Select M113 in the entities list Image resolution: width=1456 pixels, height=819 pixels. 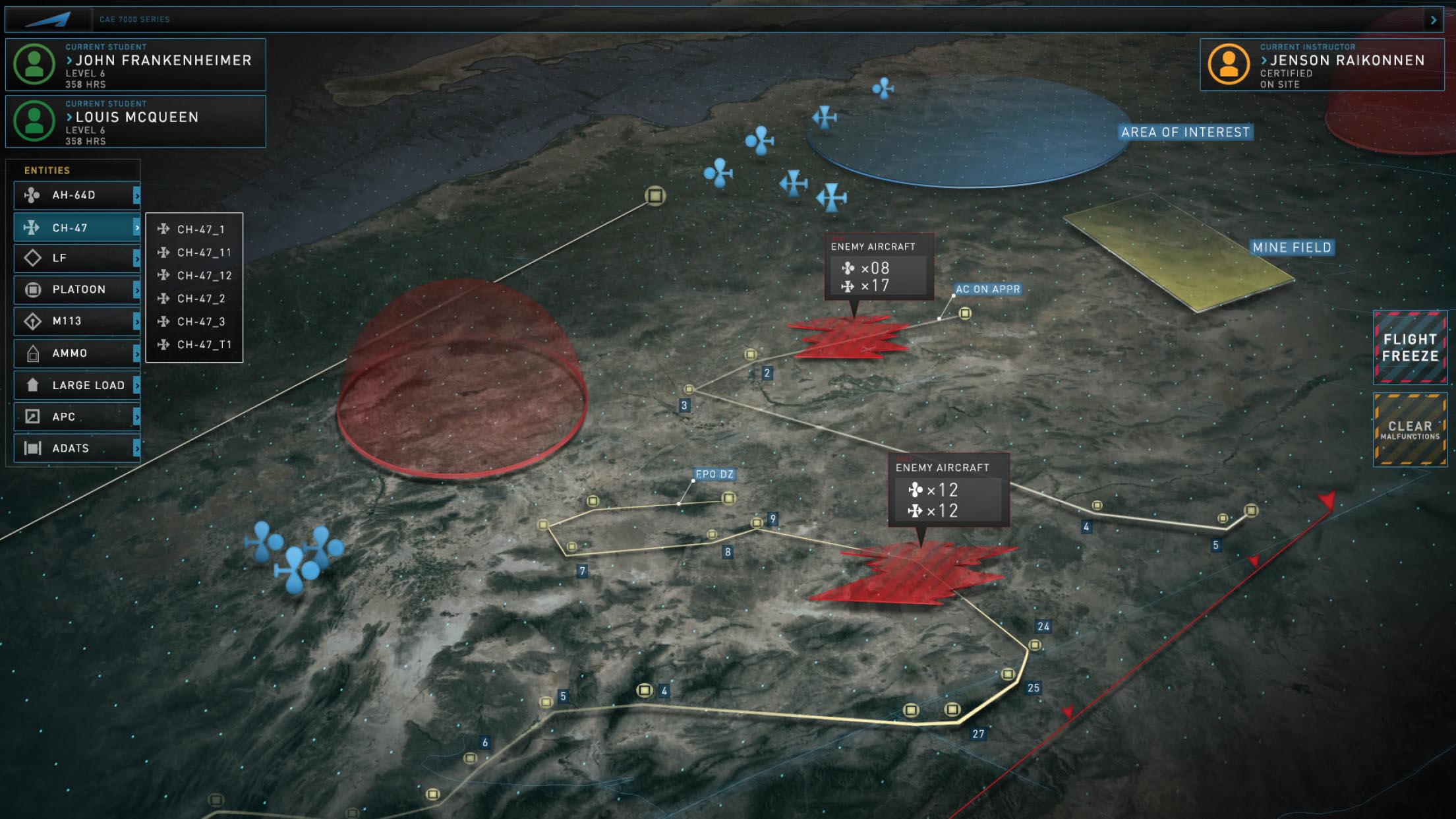(76, 321)
